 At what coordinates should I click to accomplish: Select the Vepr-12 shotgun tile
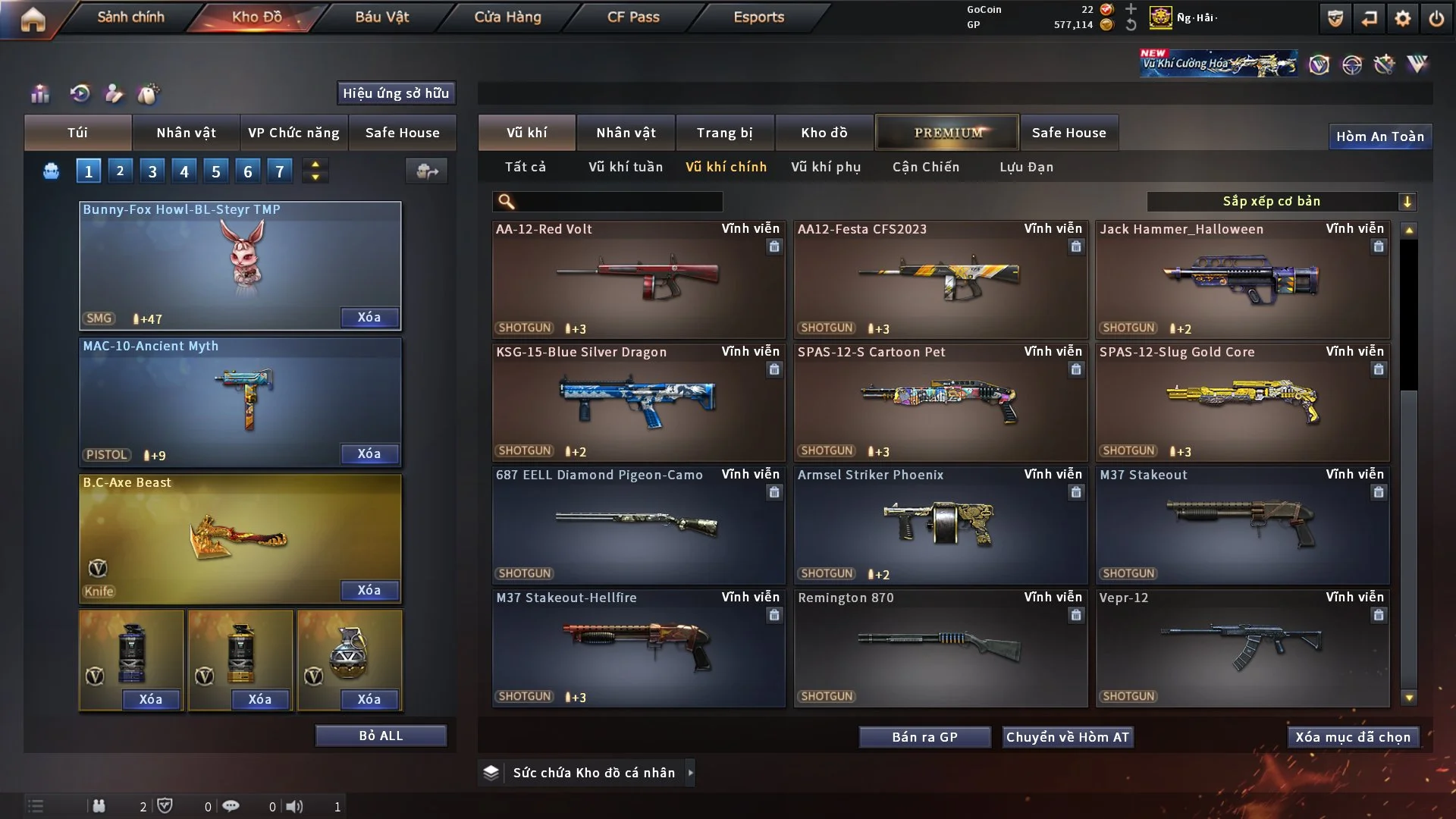click(x=1241, y=648)
